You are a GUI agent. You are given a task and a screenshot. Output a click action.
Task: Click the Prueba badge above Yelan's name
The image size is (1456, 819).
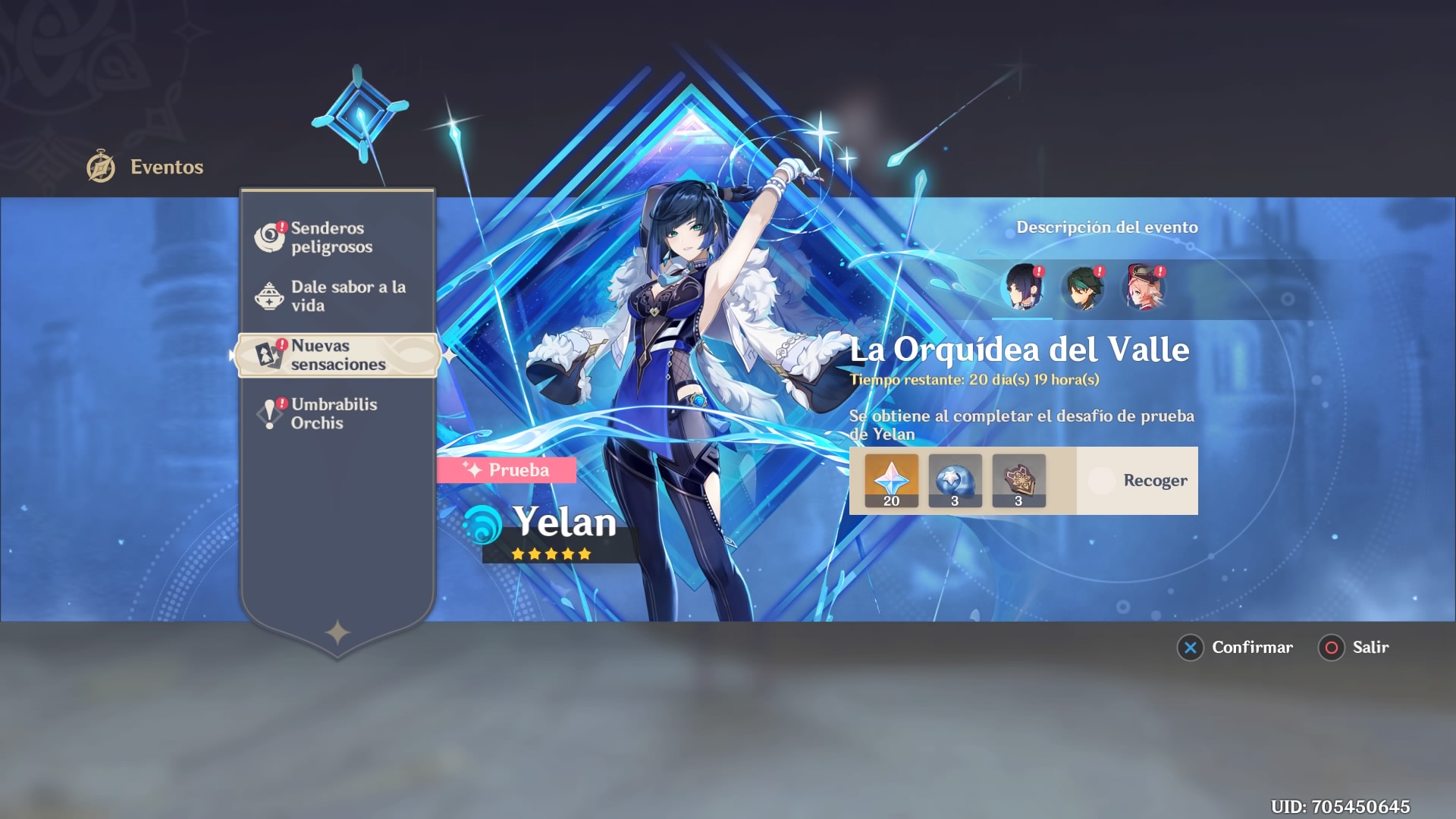click(x=508, y=469)
